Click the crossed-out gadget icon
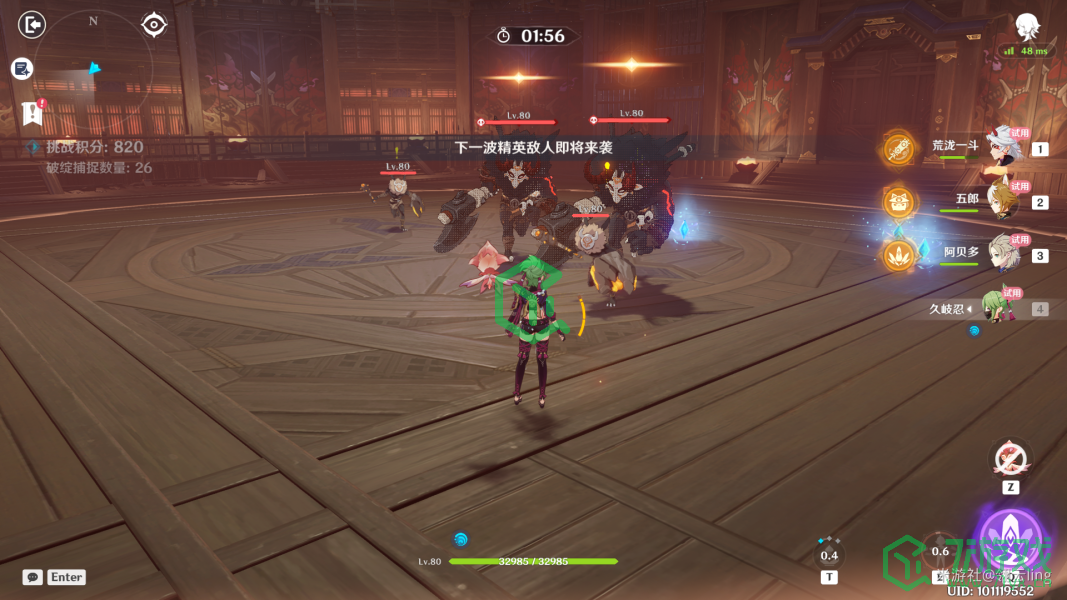Viewport: 1067px width, 600px height. (x=1010, y=459)
